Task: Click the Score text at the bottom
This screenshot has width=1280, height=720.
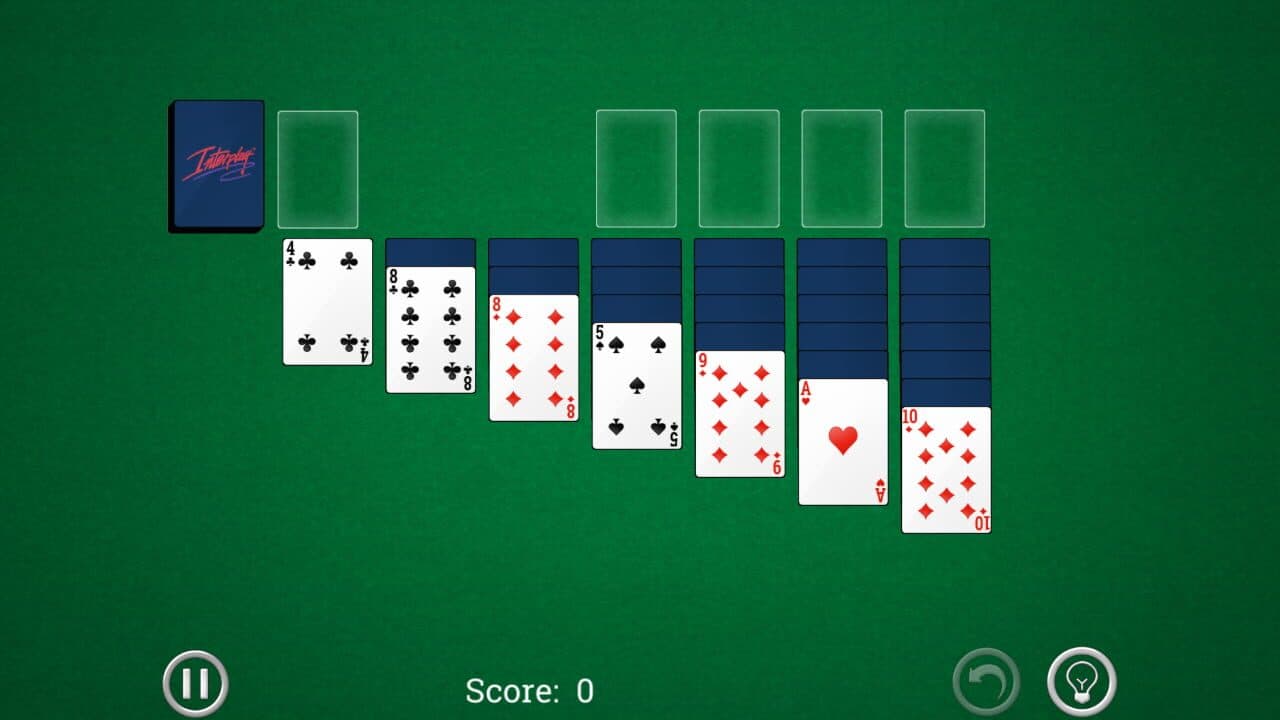Action: click(528, 690)
